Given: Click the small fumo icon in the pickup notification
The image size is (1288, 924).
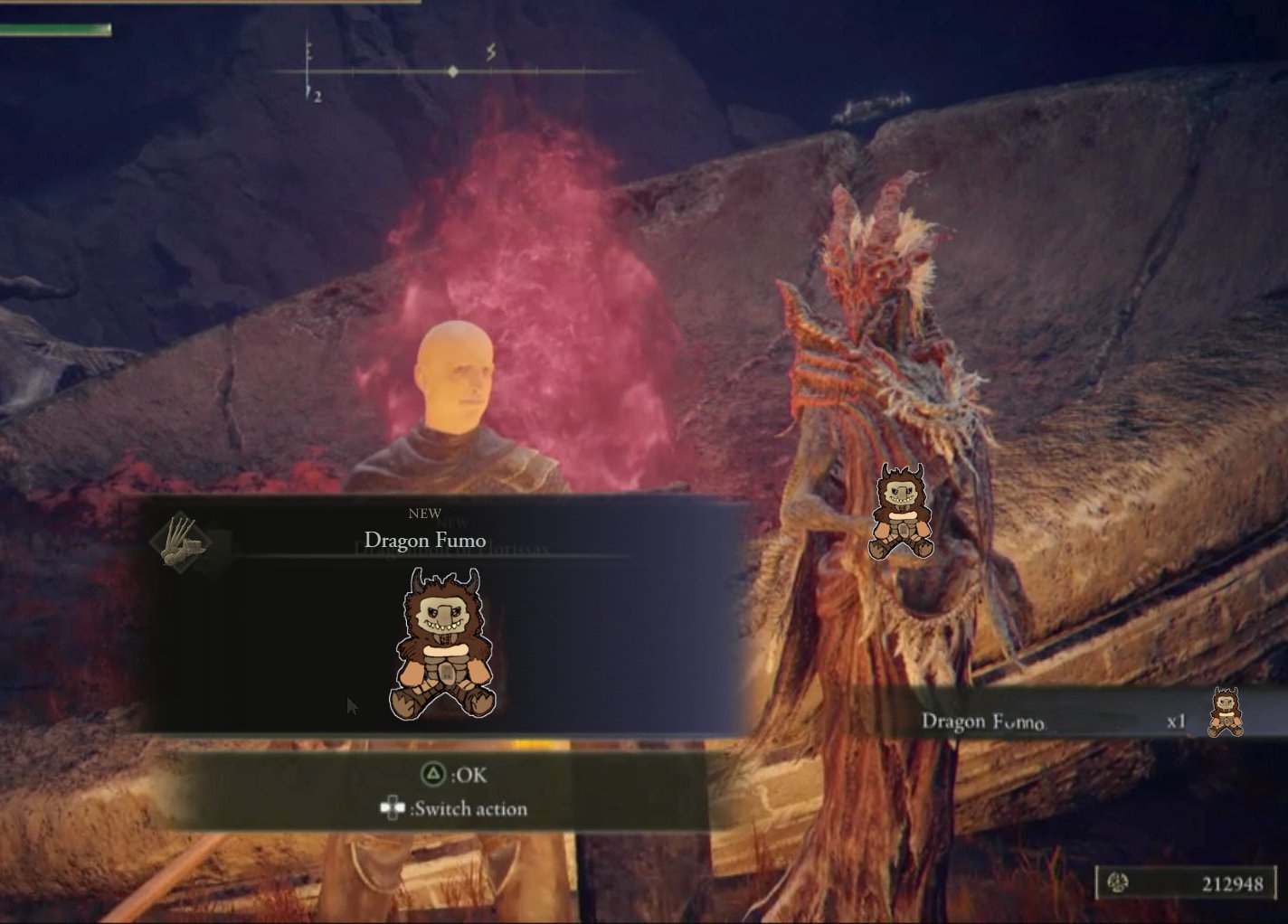Looking at the screenshot, I should (x=1226, y=712).
